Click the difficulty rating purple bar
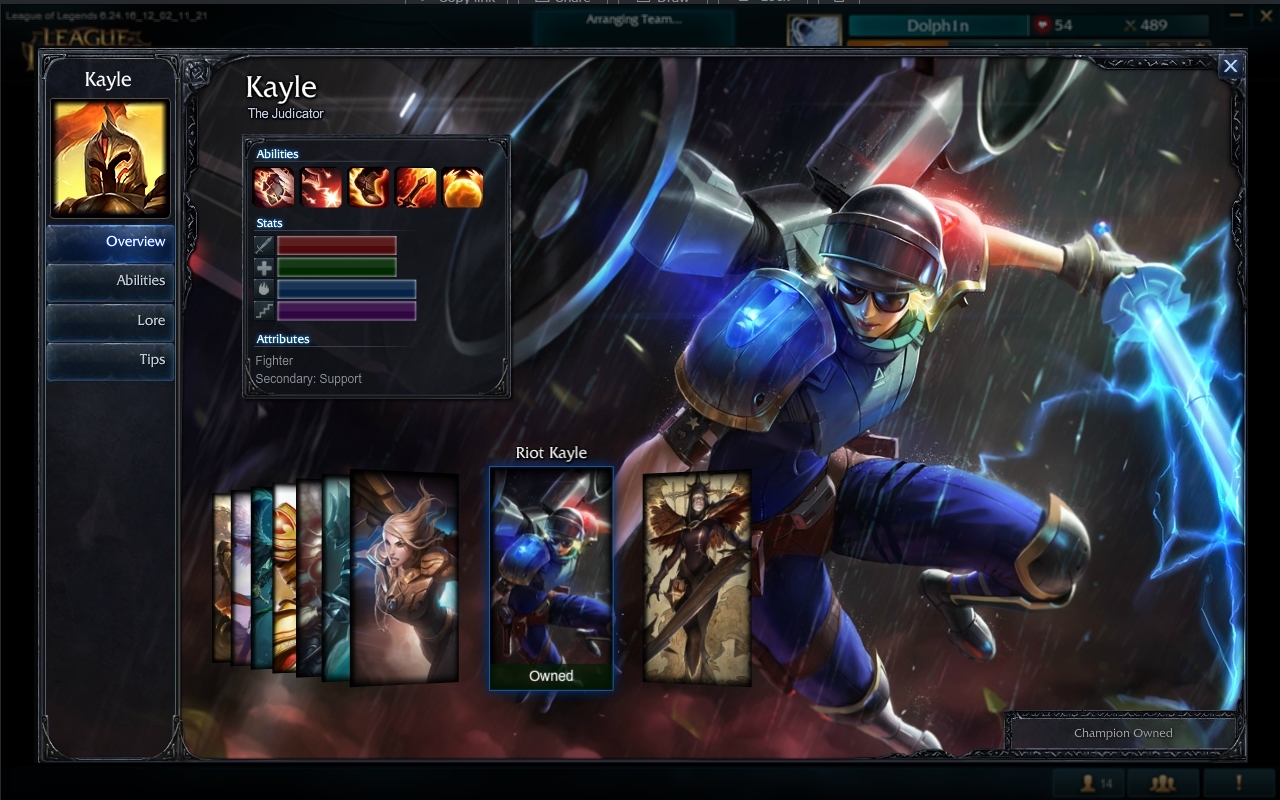Screen dimensions: 1280x800 coord(347,310)
